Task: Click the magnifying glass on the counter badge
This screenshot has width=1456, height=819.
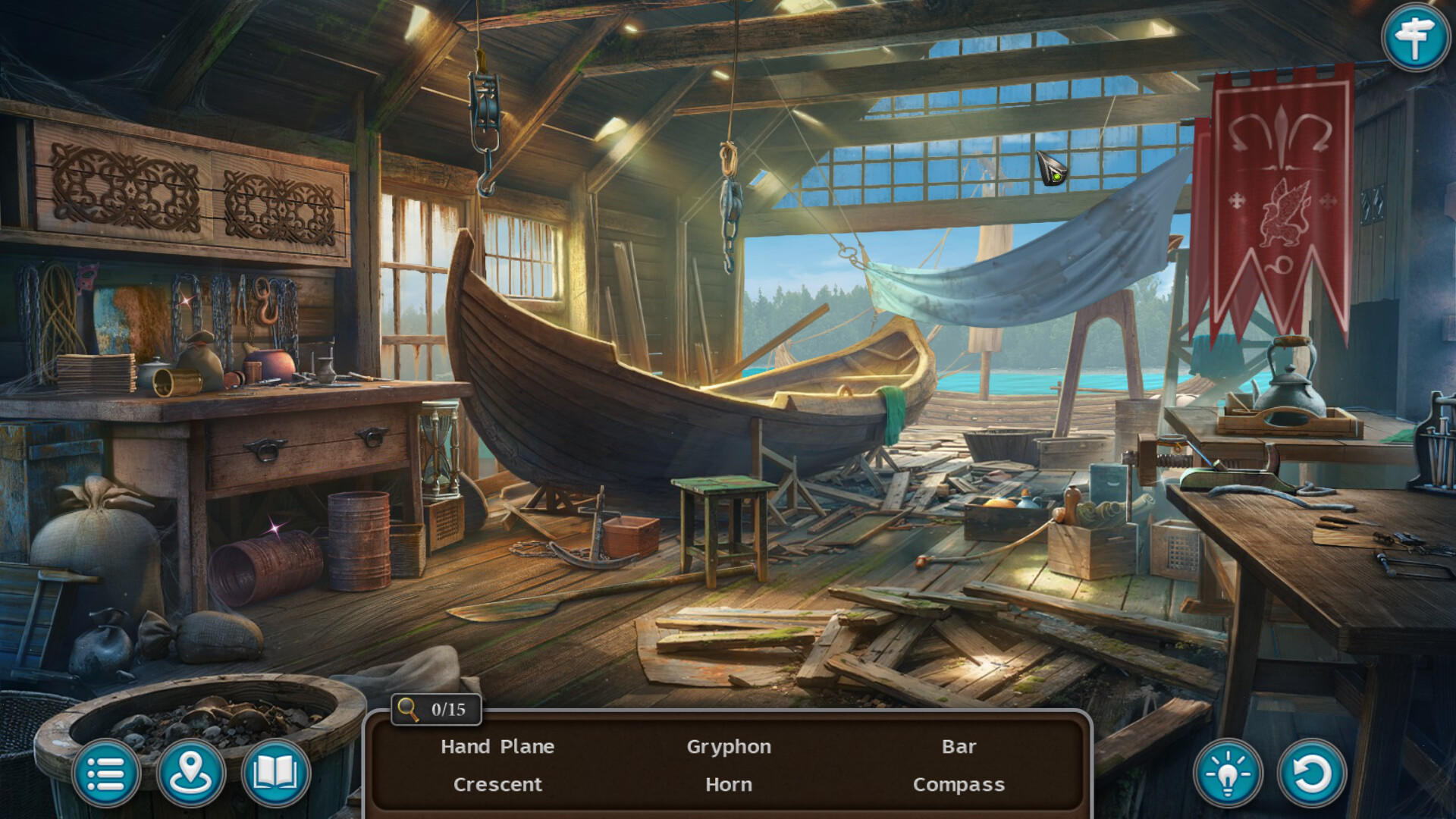Action: [x=407, y=709]
